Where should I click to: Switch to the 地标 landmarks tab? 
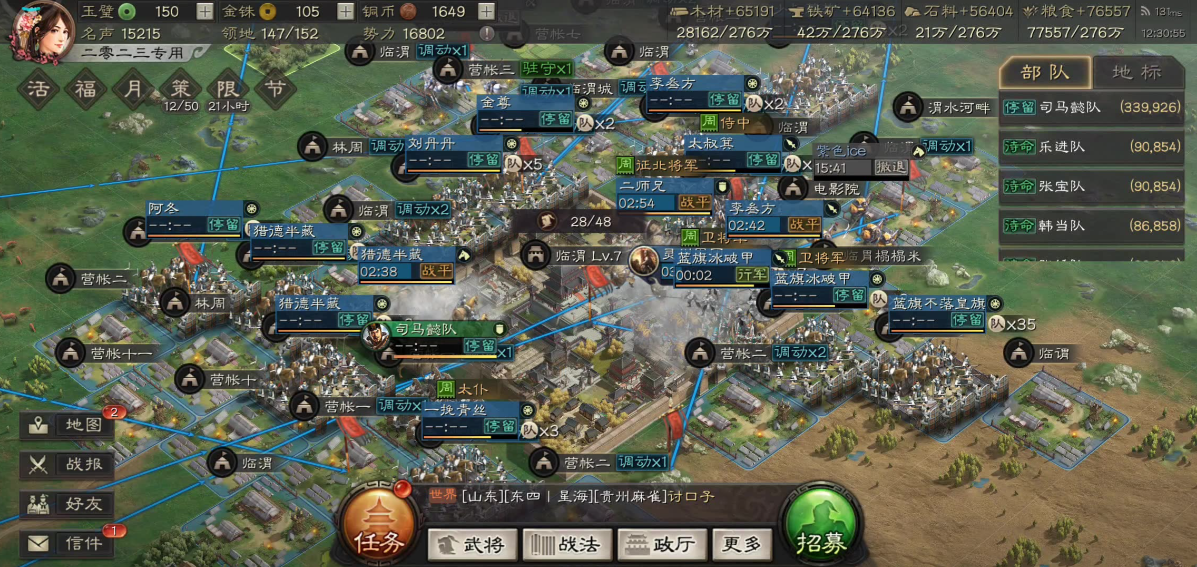tap(1138, 72)
